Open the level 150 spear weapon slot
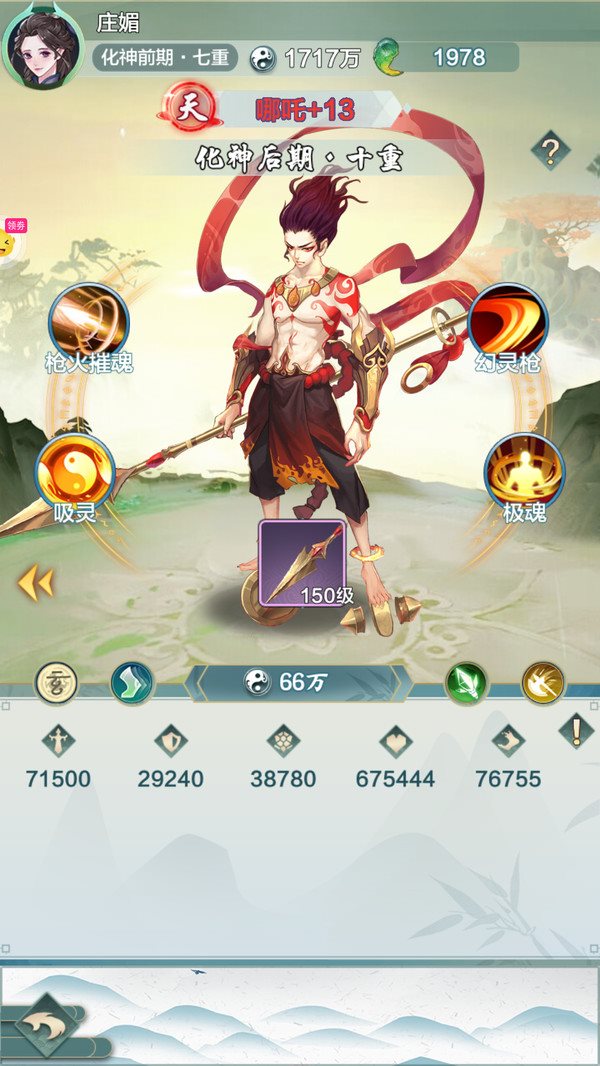Viewport: 600px width, 1066px height. point(302,563)
